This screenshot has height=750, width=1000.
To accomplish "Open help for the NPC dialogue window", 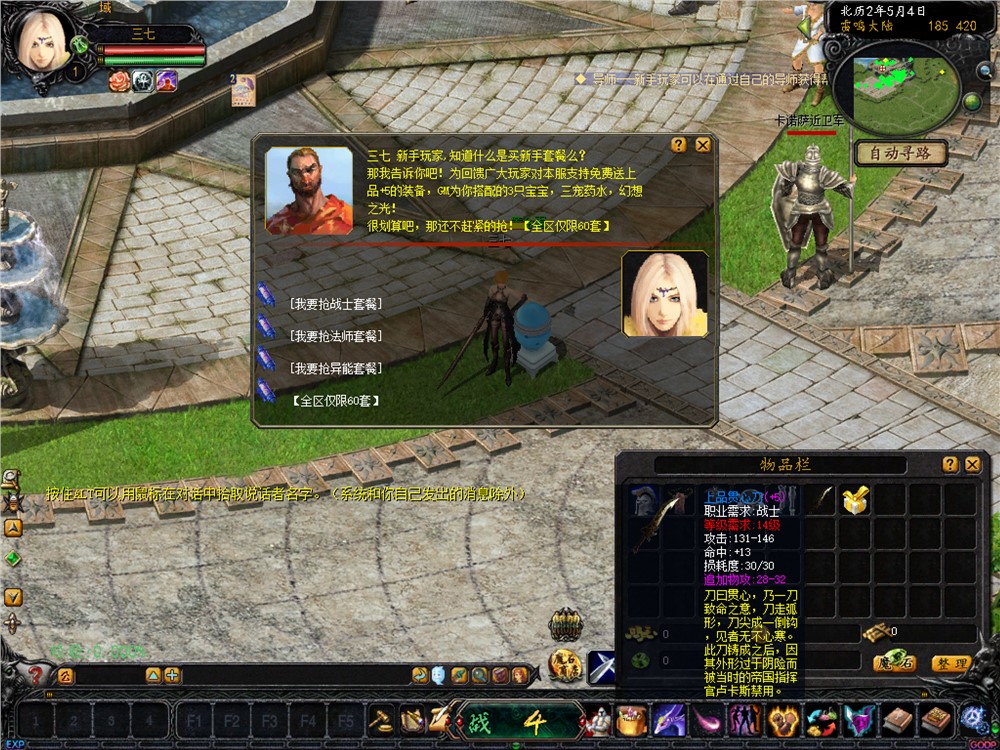I will [x=679, y=145].
